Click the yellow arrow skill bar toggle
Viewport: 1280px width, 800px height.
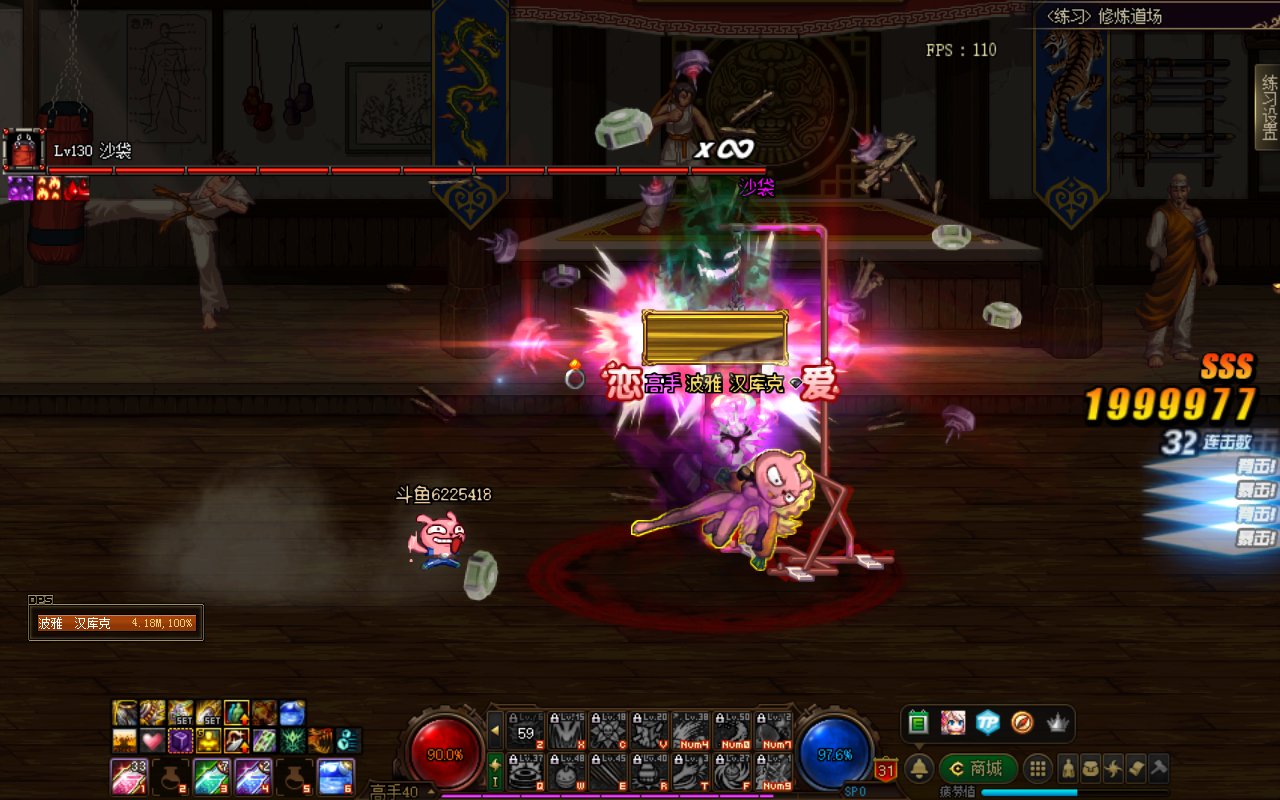click(495, 731)
